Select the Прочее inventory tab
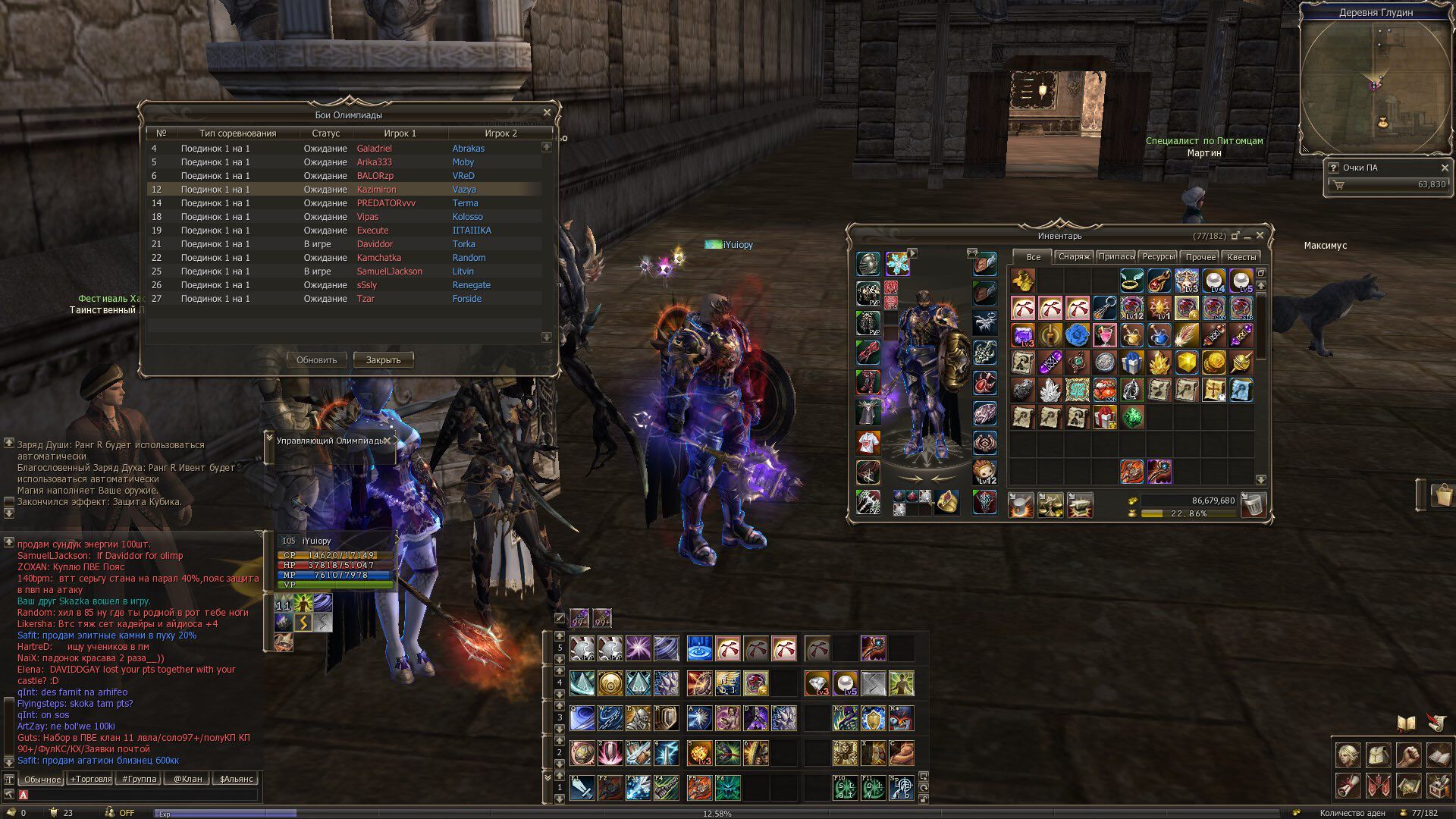 (1200, 257)
